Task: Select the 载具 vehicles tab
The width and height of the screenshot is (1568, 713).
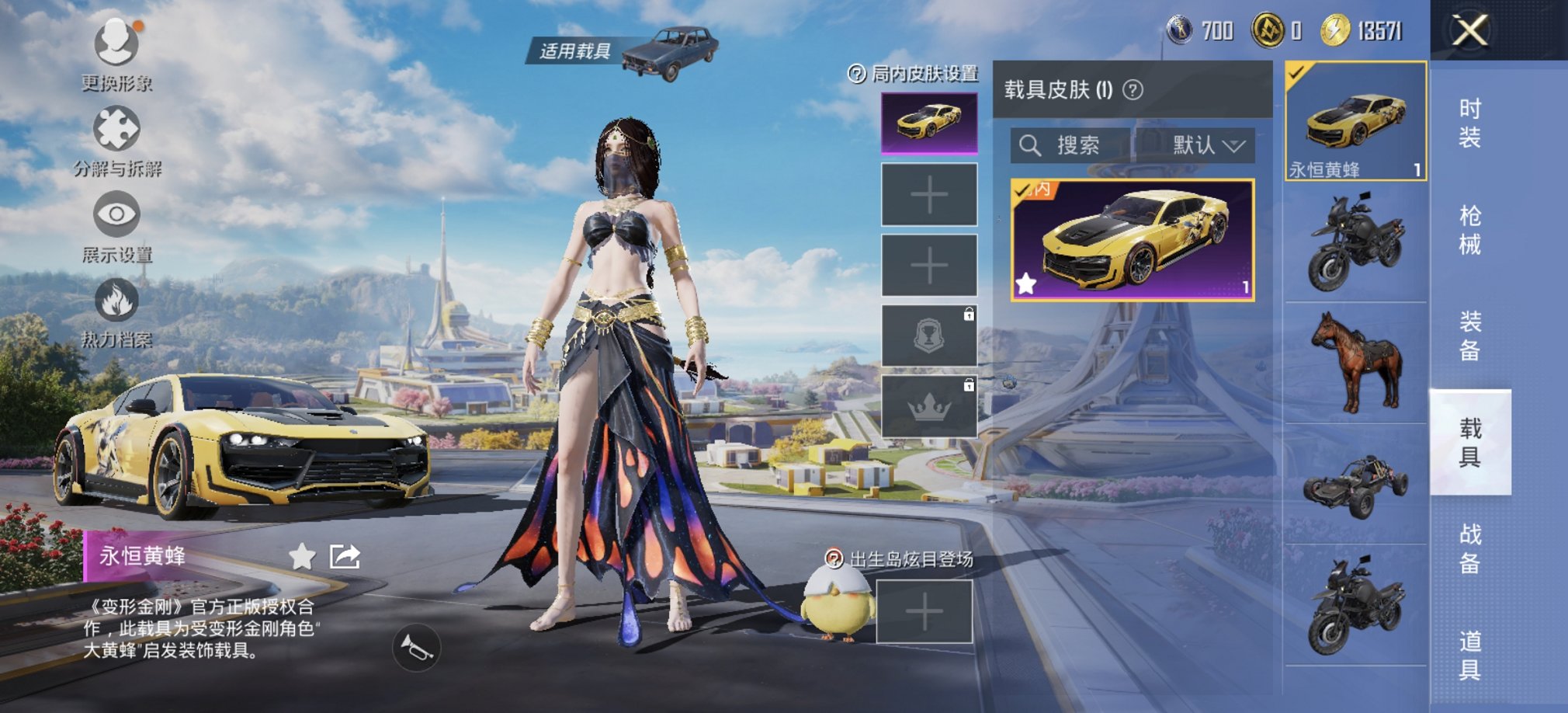Action: 1469,442
